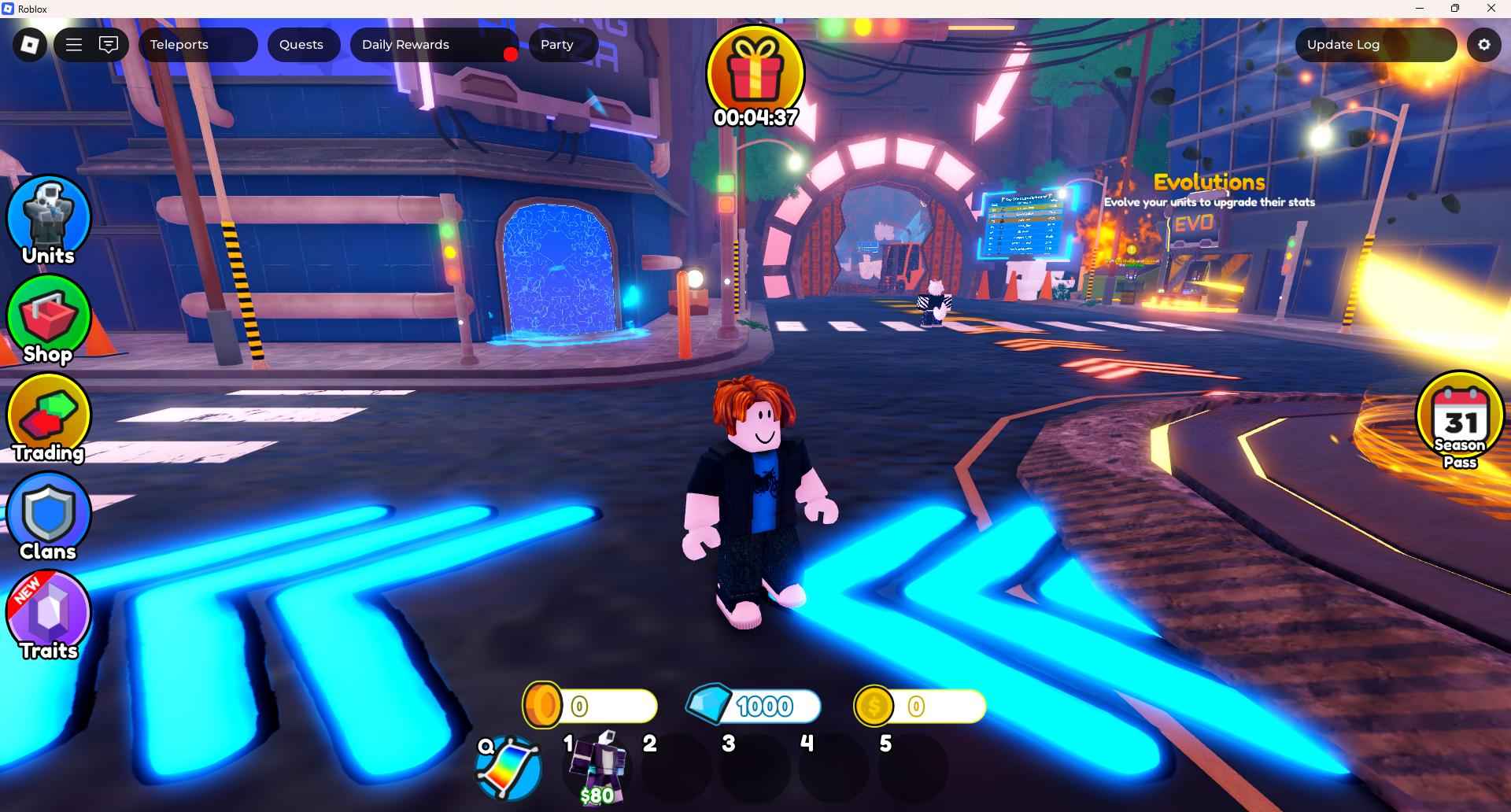This screenshot has height=812, width=1511.
Task: Select the $80 unit in hotbar slot 1
Action: click(600, 767)
